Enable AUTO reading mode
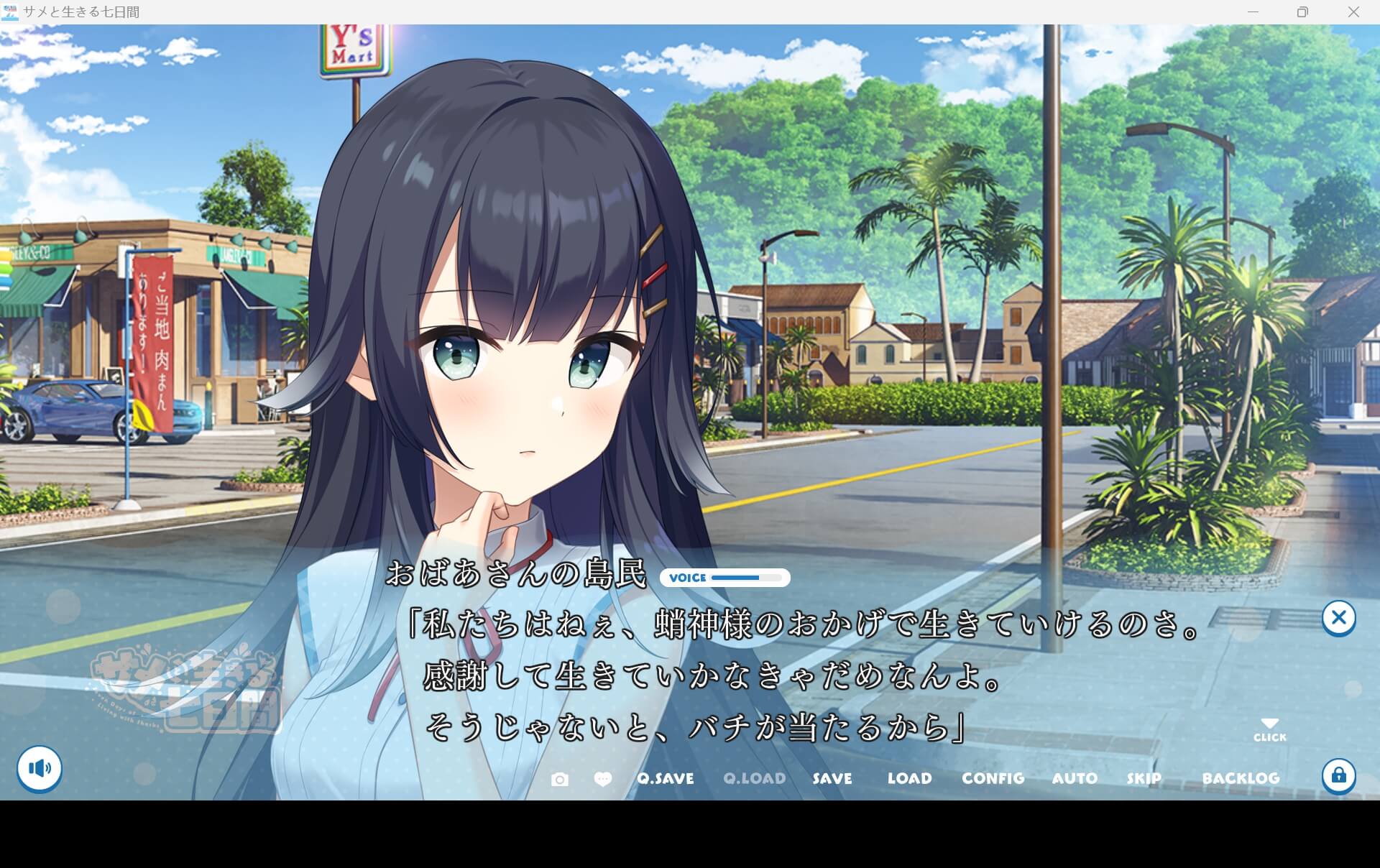Image resolution: width=1380 pixels, height=868 pixels. (1075, 778)
